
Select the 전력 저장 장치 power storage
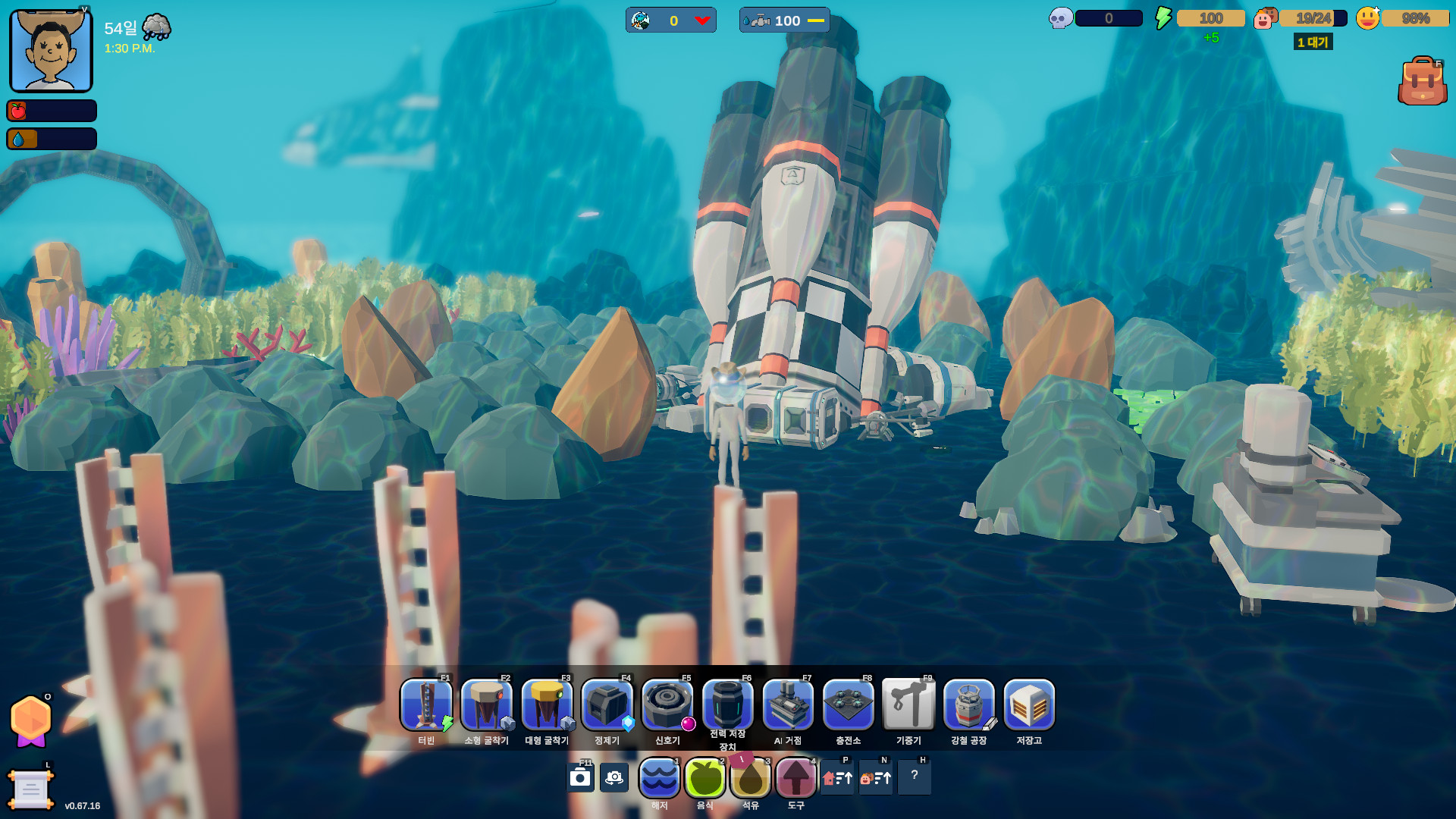727,704
